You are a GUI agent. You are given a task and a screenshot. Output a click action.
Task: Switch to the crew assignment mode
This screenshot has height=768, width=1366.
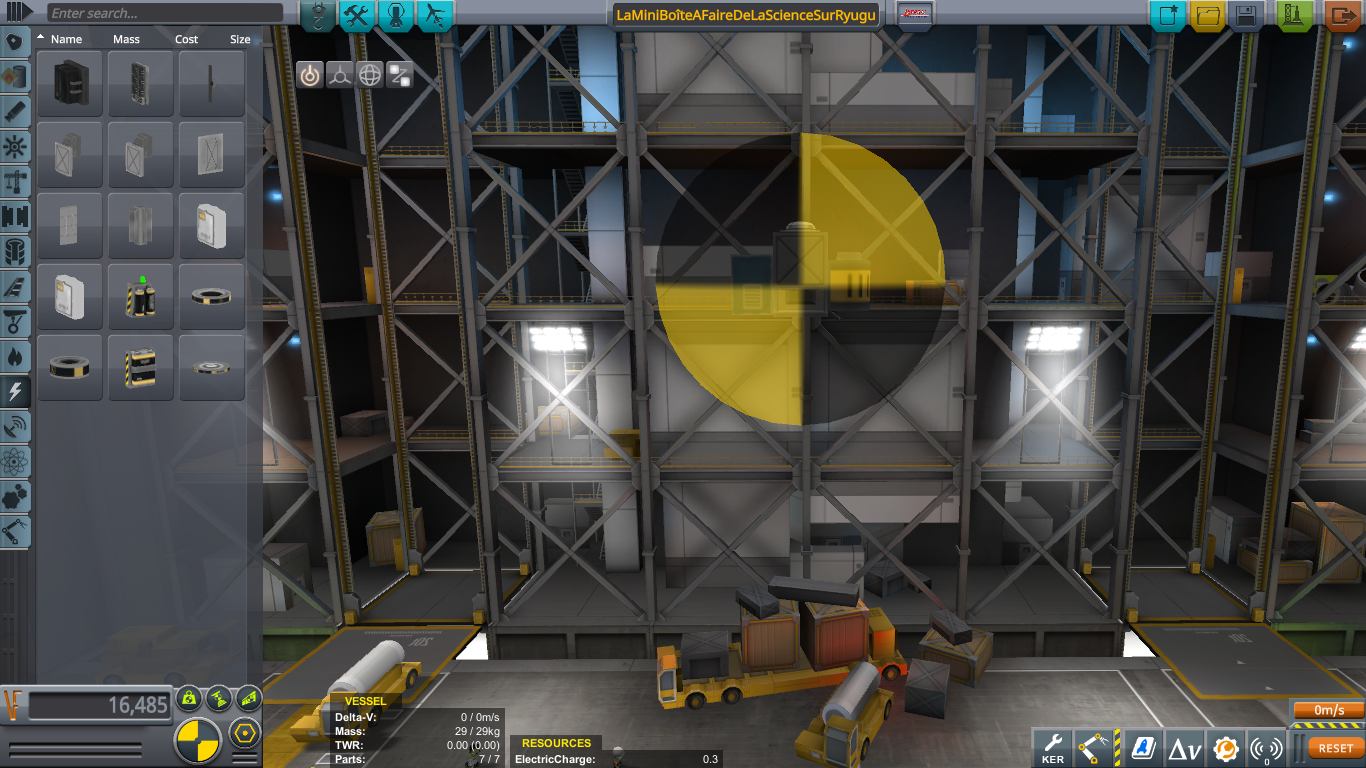click(x=396, y=15)
